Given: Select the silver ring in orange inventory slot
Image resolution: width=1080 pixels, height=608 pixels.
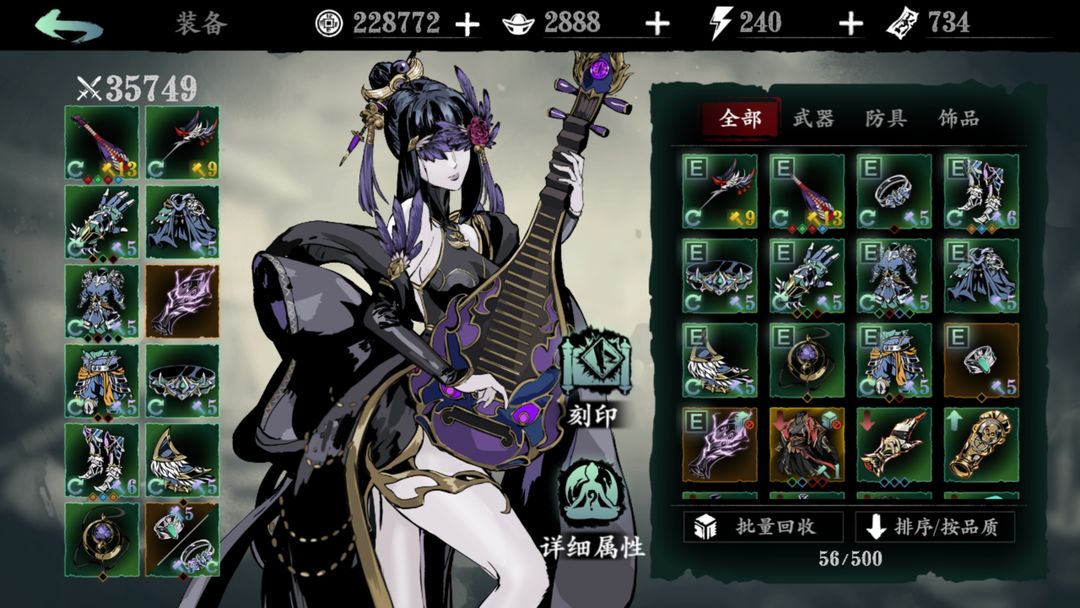Looking at the screenshot, I should point(981,360).
